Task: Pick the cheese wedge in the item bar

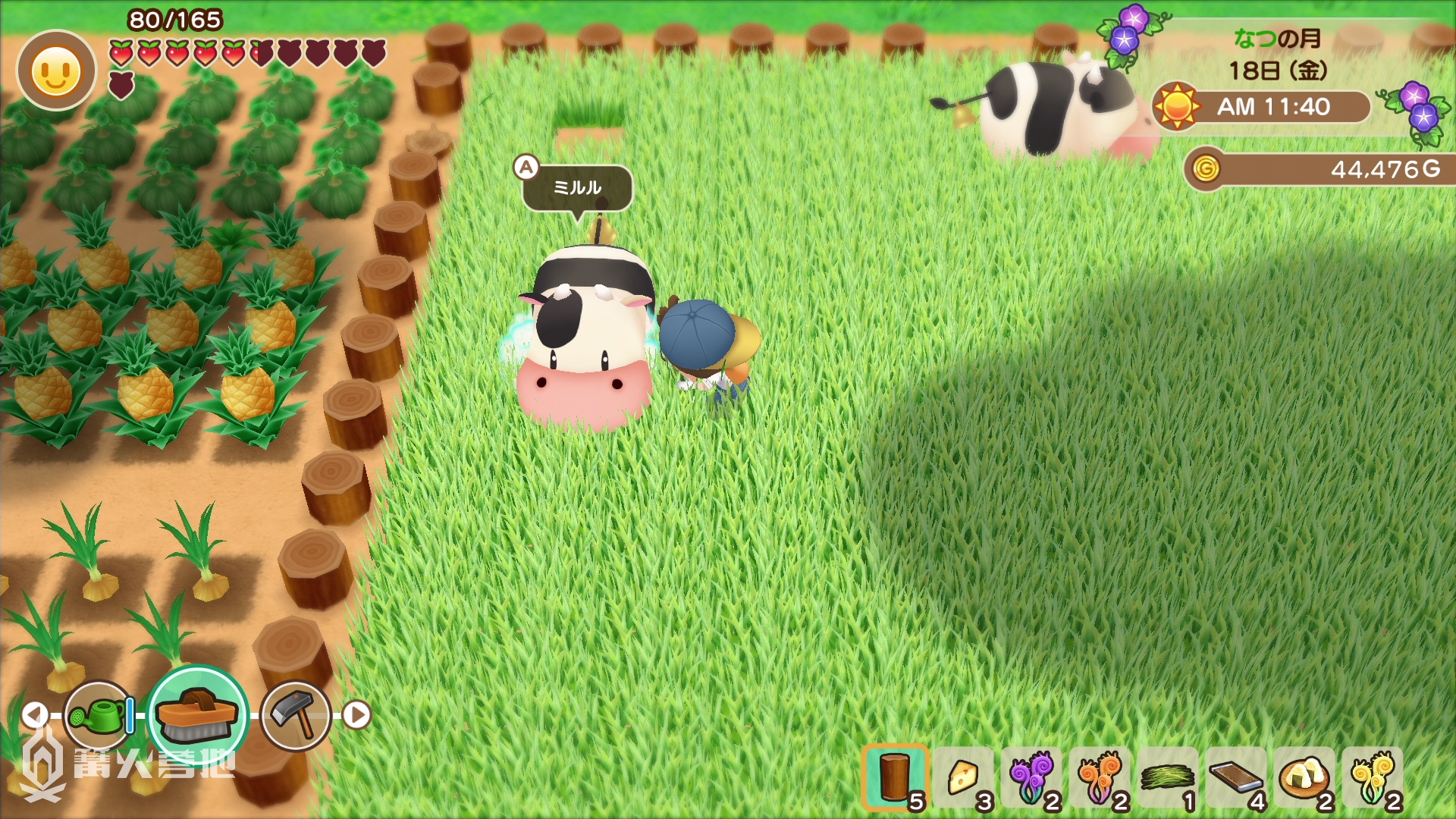Action: click(x=963, y=777)
